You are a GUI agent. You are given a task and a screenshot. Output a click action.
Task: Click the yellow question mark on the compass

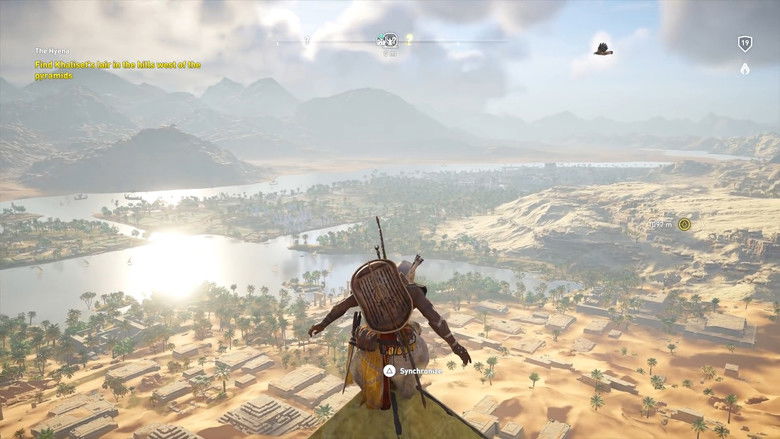pyautogui.click(x=409, y=39)
